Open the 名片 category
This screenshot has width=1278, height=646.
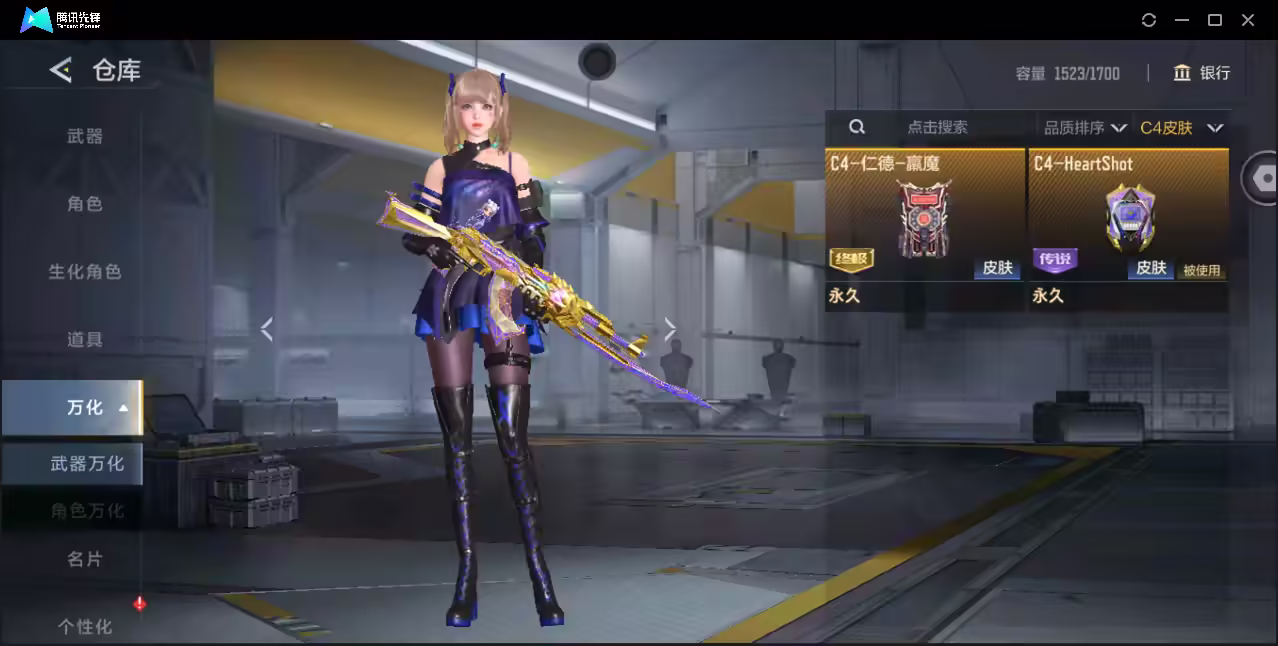(x=85, y=559)
